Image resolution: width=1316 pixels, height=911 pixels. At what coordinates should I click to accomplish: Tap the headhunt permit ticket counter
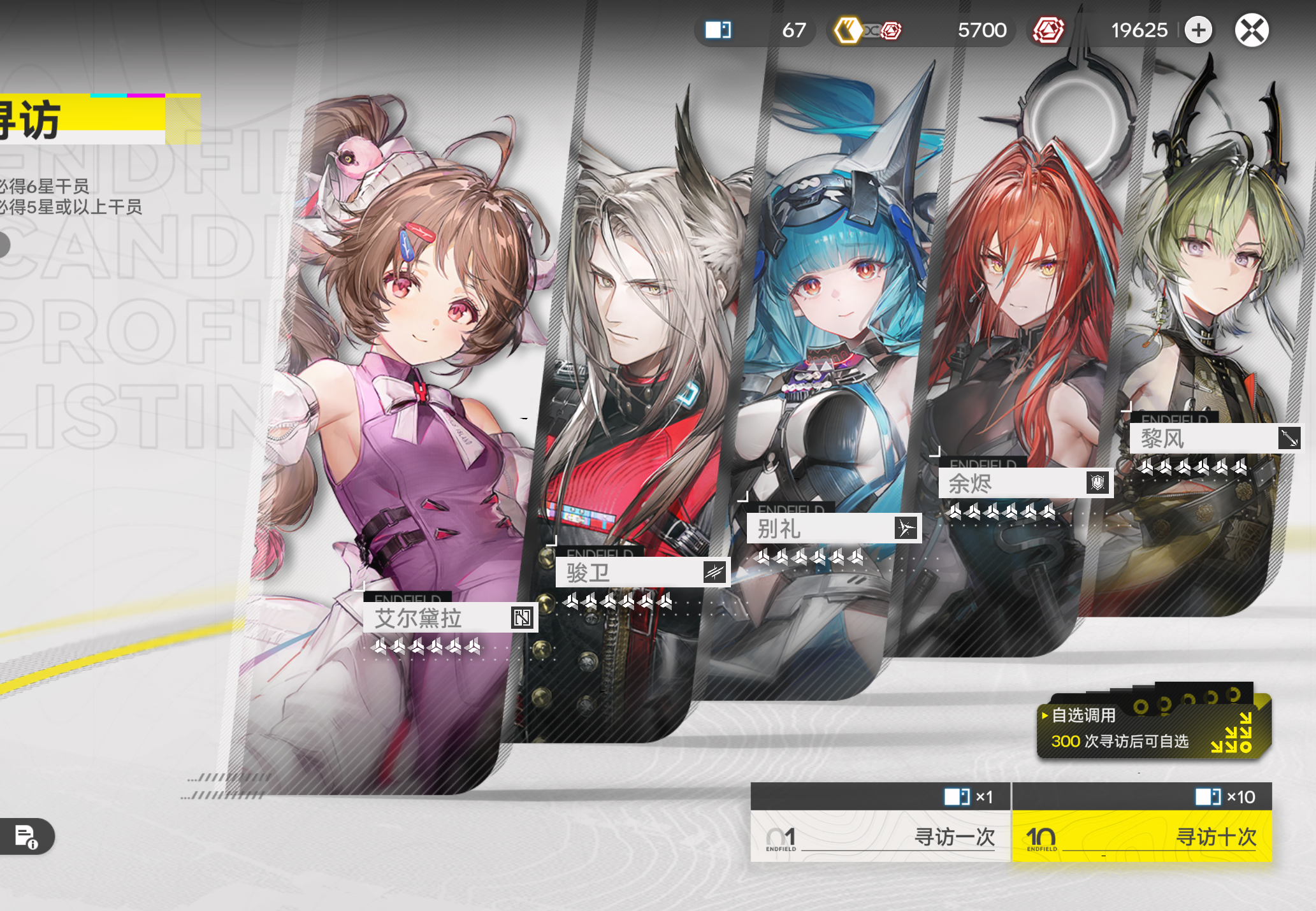tap(755, 31)
